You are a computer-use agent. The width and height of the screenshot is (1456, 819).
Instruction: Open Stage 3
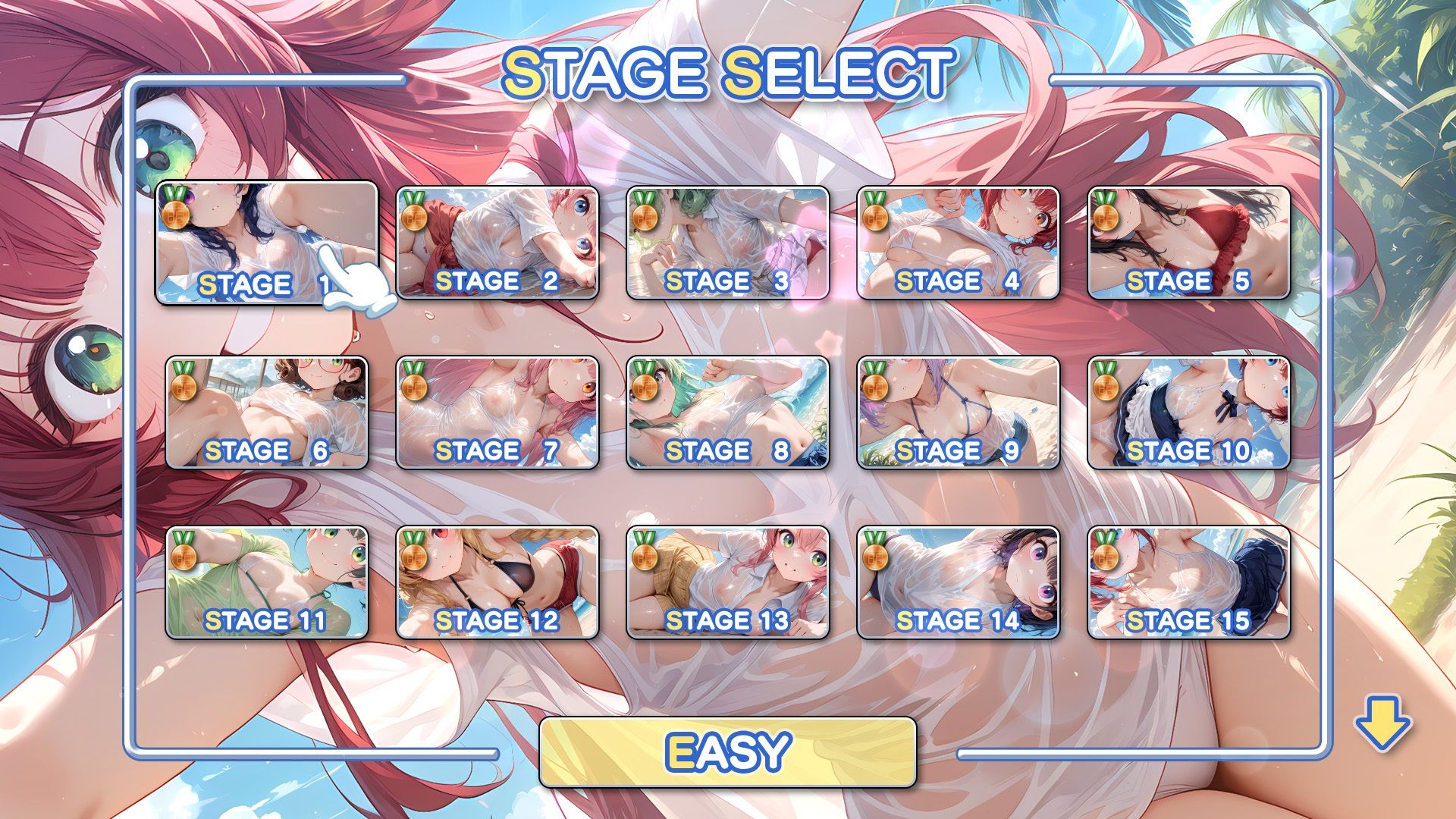[728, 243]
